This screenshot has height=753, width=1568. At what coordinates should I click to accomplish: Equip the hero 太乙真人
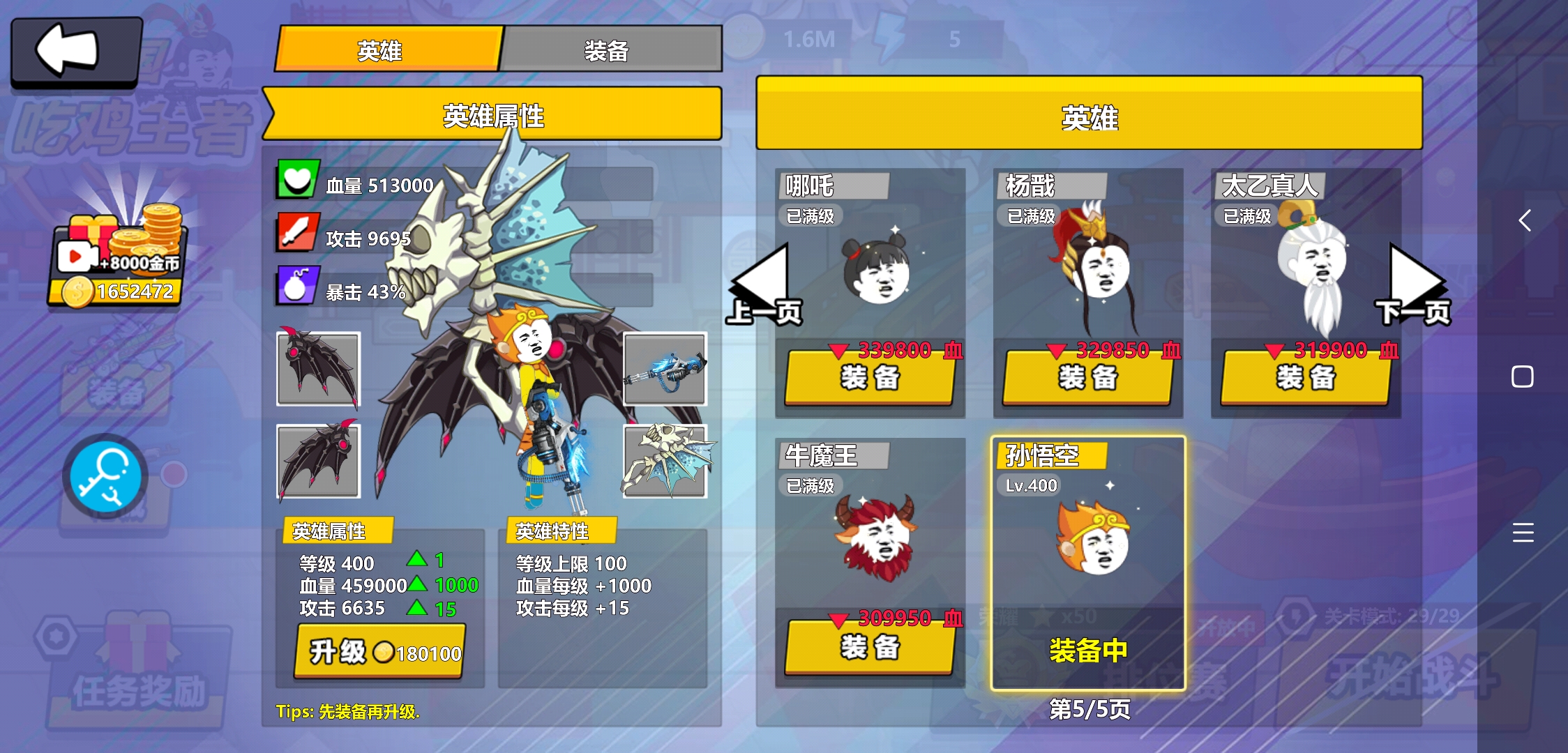tap(1305, 379)
